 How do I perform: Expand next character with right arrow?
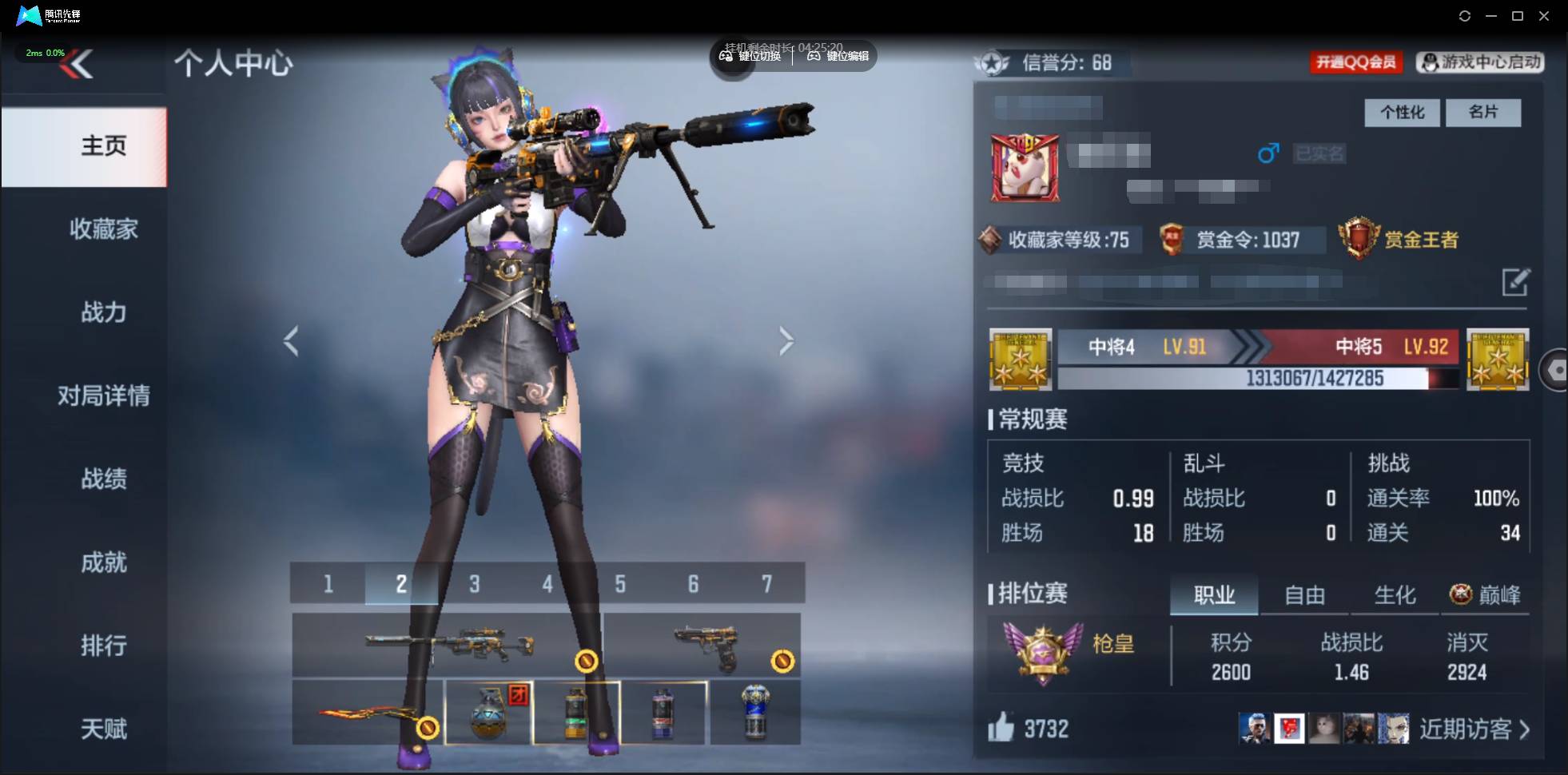(786, 340)
